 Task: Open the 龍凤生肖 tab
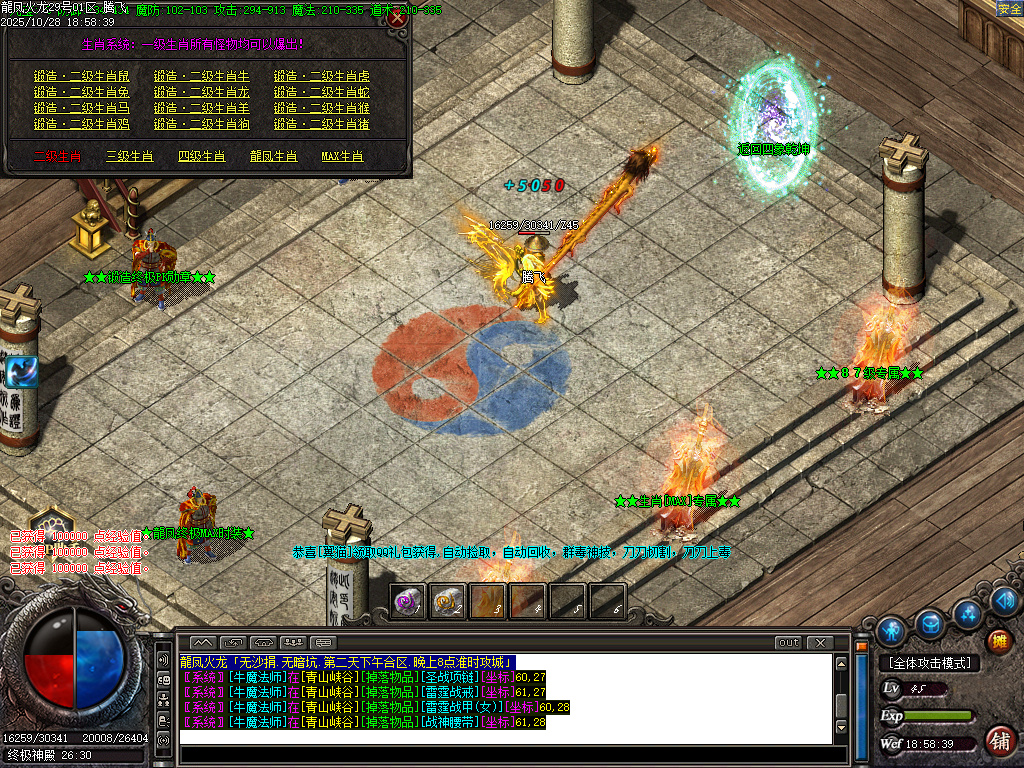pos(274,156)
